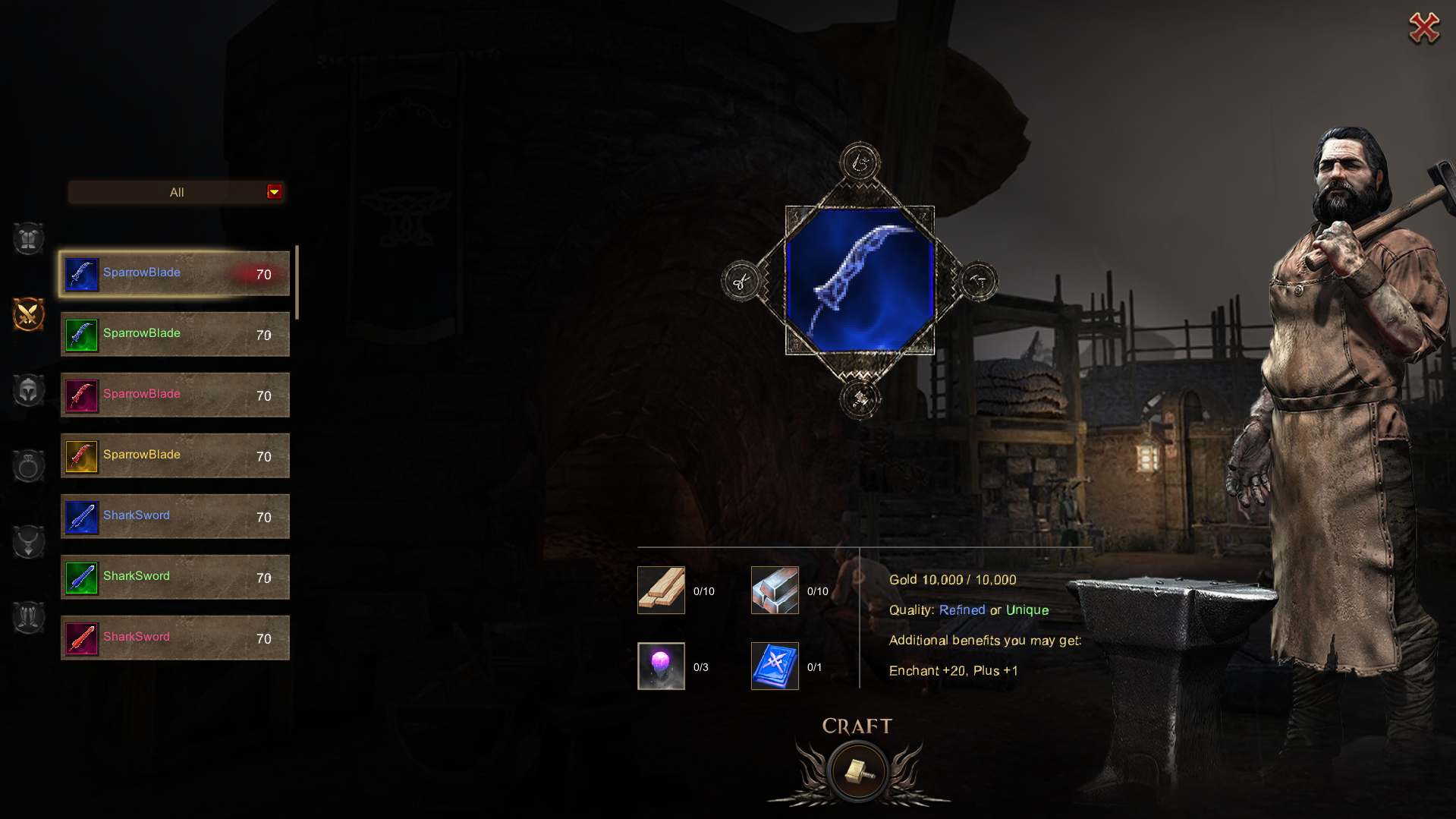Screen dimensions: 1456x819
Task: Open the helmet category
Action: [x=29, y=391]
